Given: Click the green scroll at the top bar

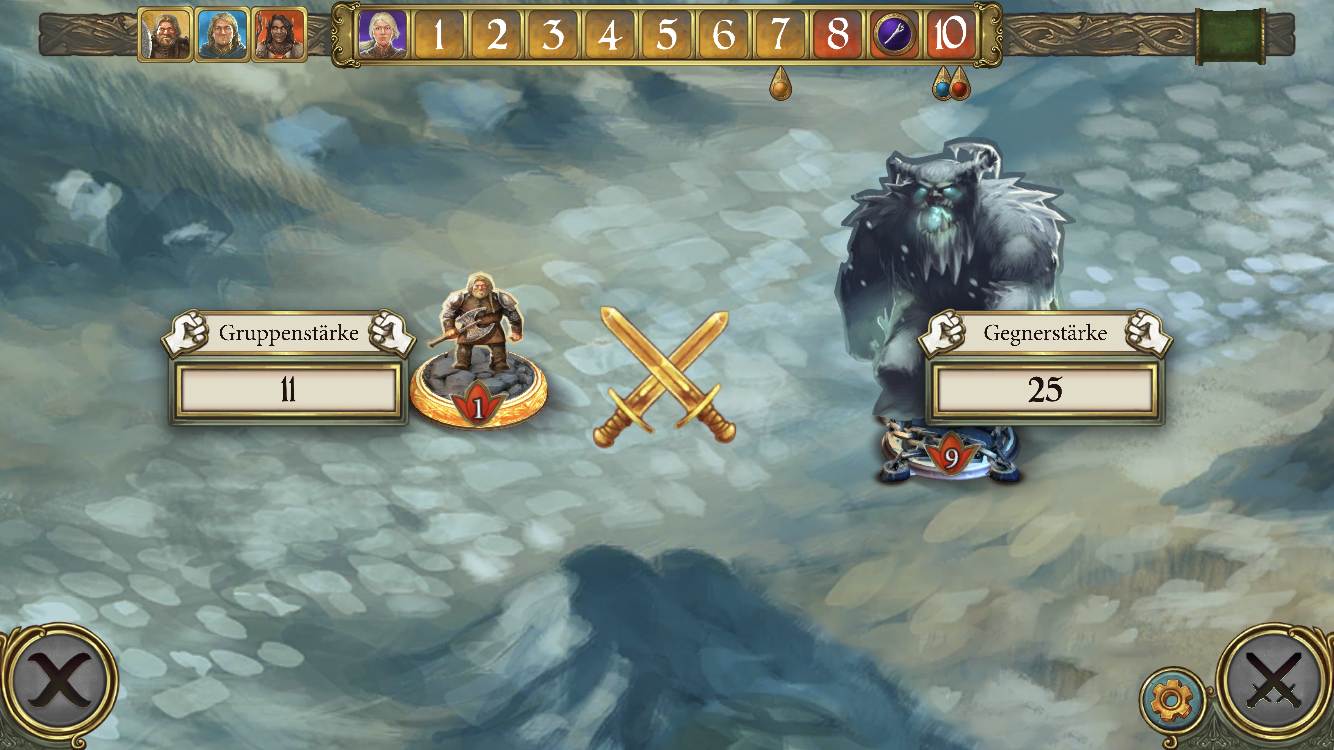Looking at the screenshot, I should click(x=1230, y=35).
